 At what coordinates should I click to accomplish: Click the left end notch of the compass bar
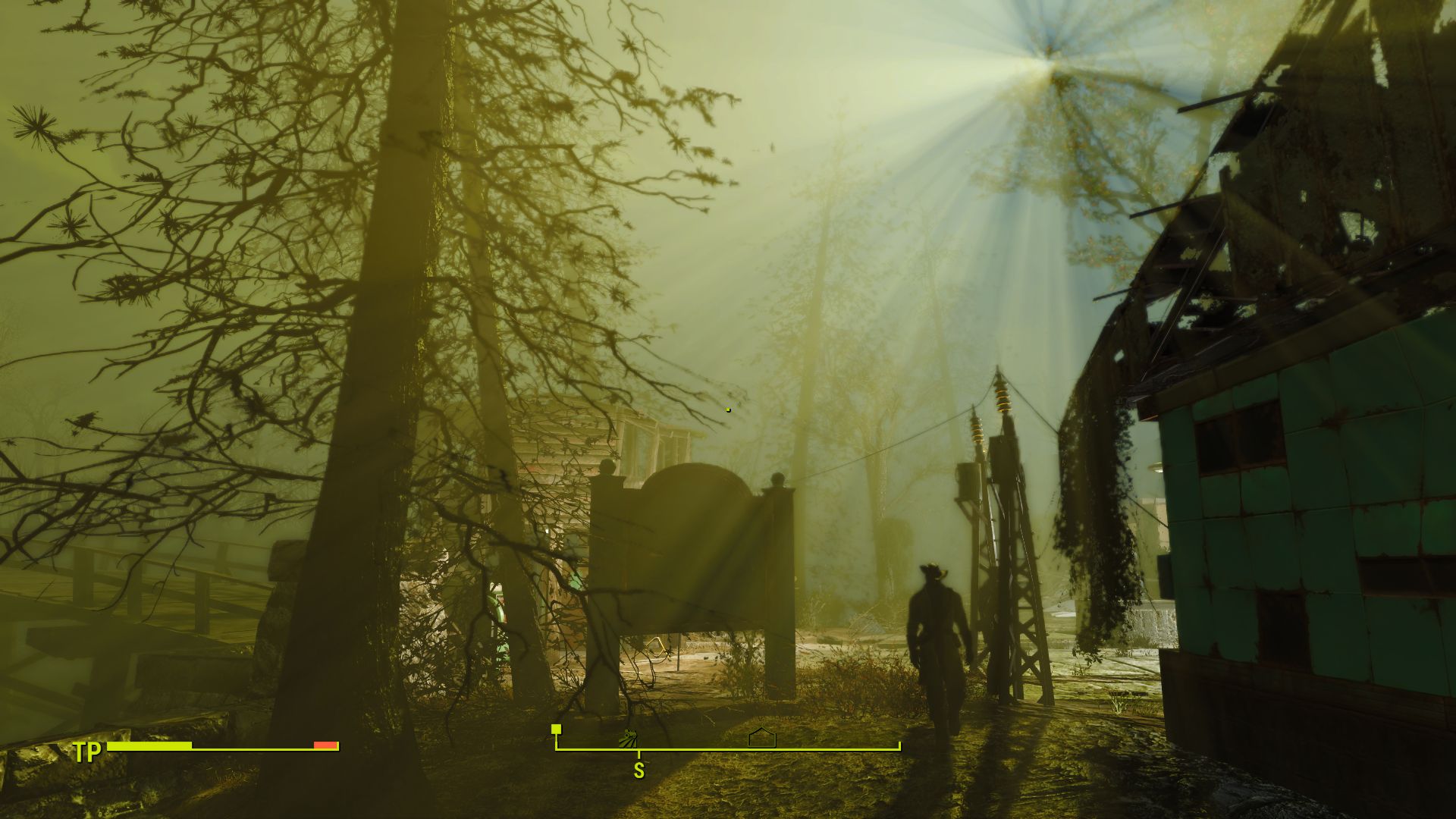click(x=556, y=743)
